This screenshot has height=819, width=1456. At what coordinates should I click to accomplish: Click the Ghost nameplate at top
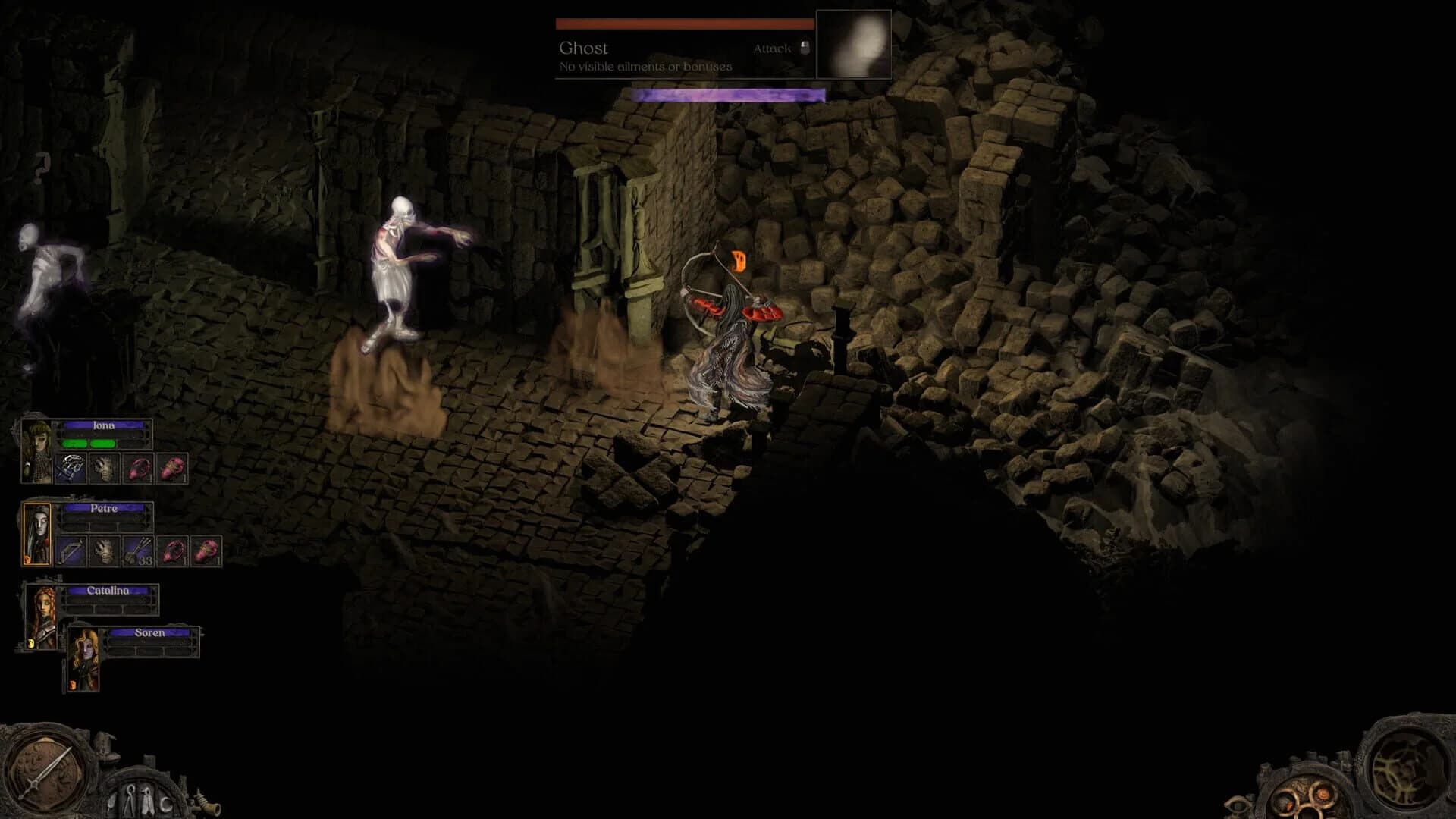pos(584,48)
